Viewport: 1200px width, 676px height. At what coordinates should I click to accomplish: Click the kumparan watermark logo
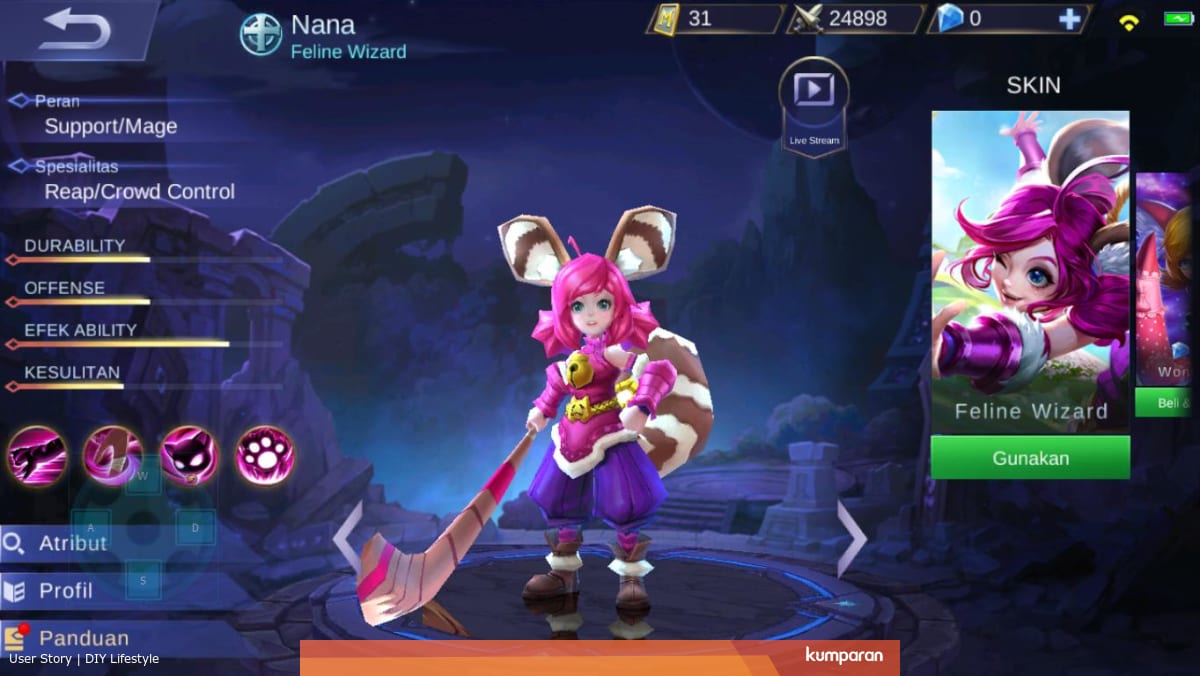(x=843, y=656)
